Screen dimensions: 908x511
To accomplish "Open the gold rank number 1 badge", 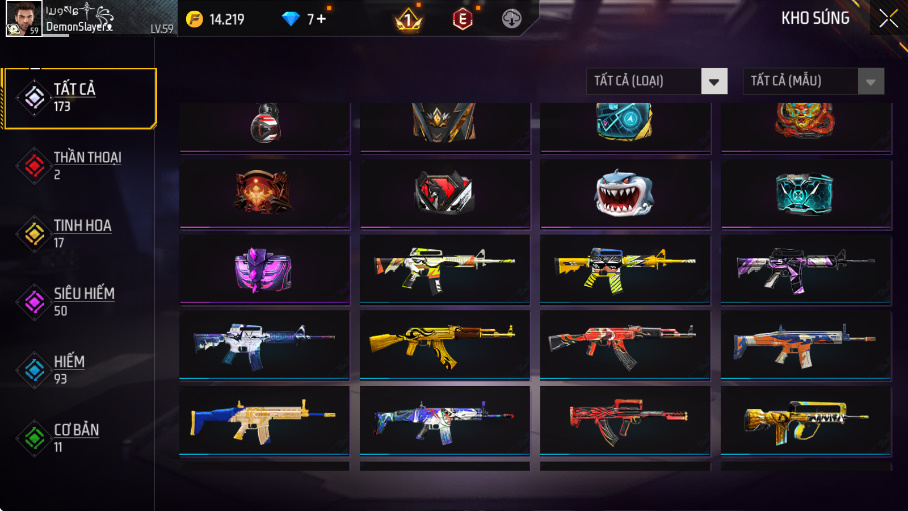I will click(408, 19).
